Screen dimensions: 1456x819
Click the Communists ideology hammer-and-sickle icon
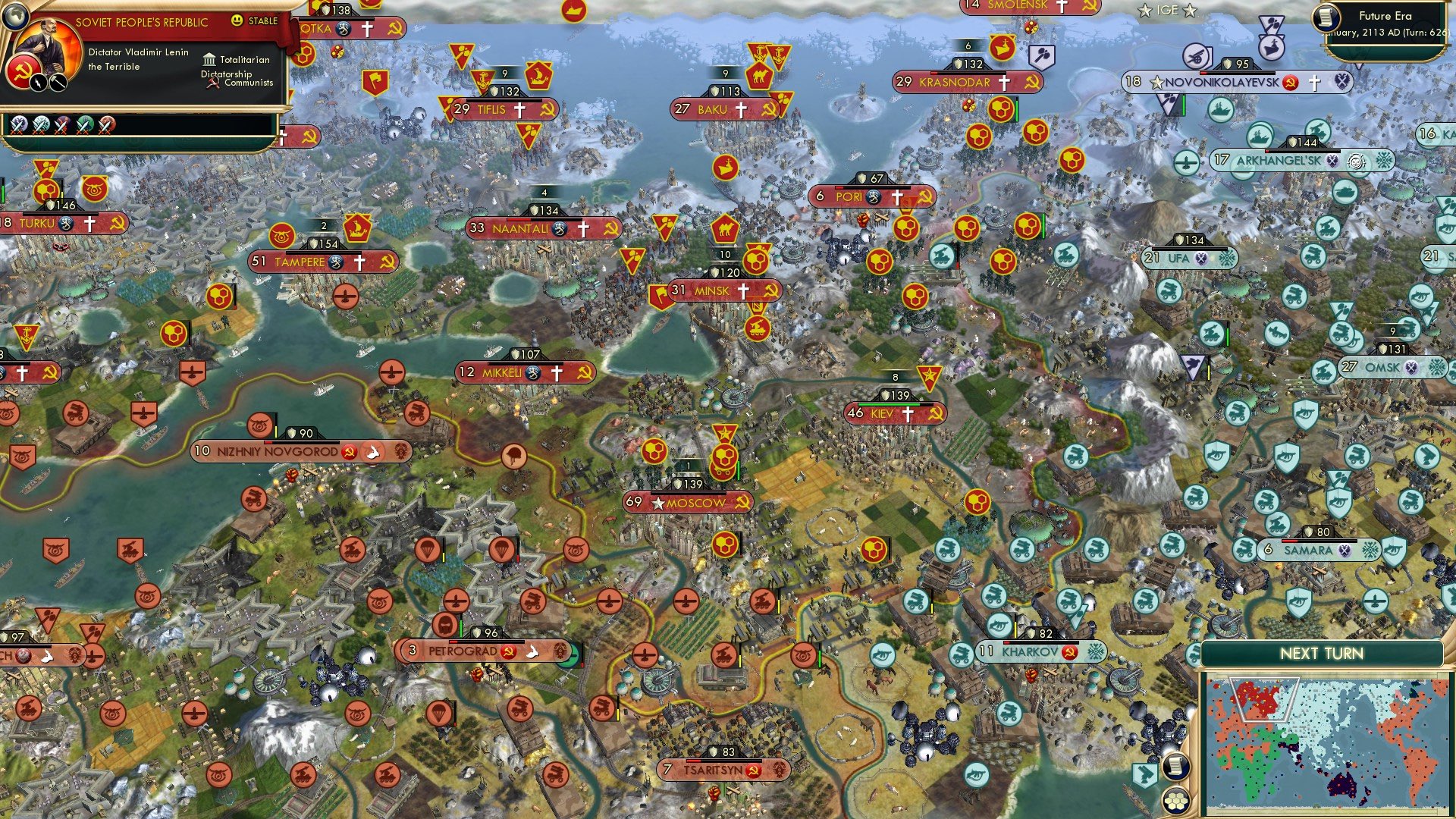[x=212, y=83]
